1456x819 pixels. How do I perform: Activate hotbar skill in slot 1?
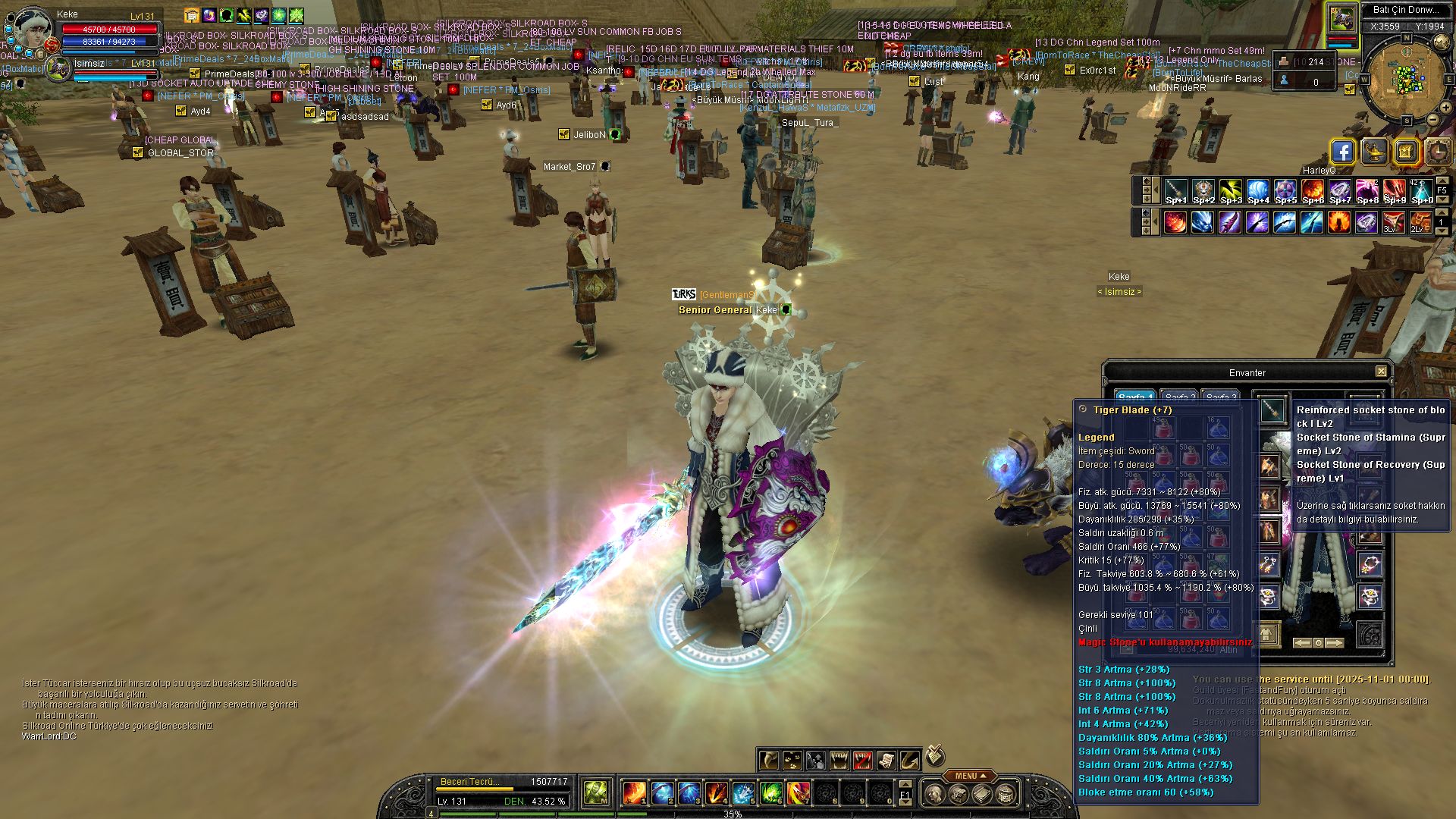click(634, 793)
